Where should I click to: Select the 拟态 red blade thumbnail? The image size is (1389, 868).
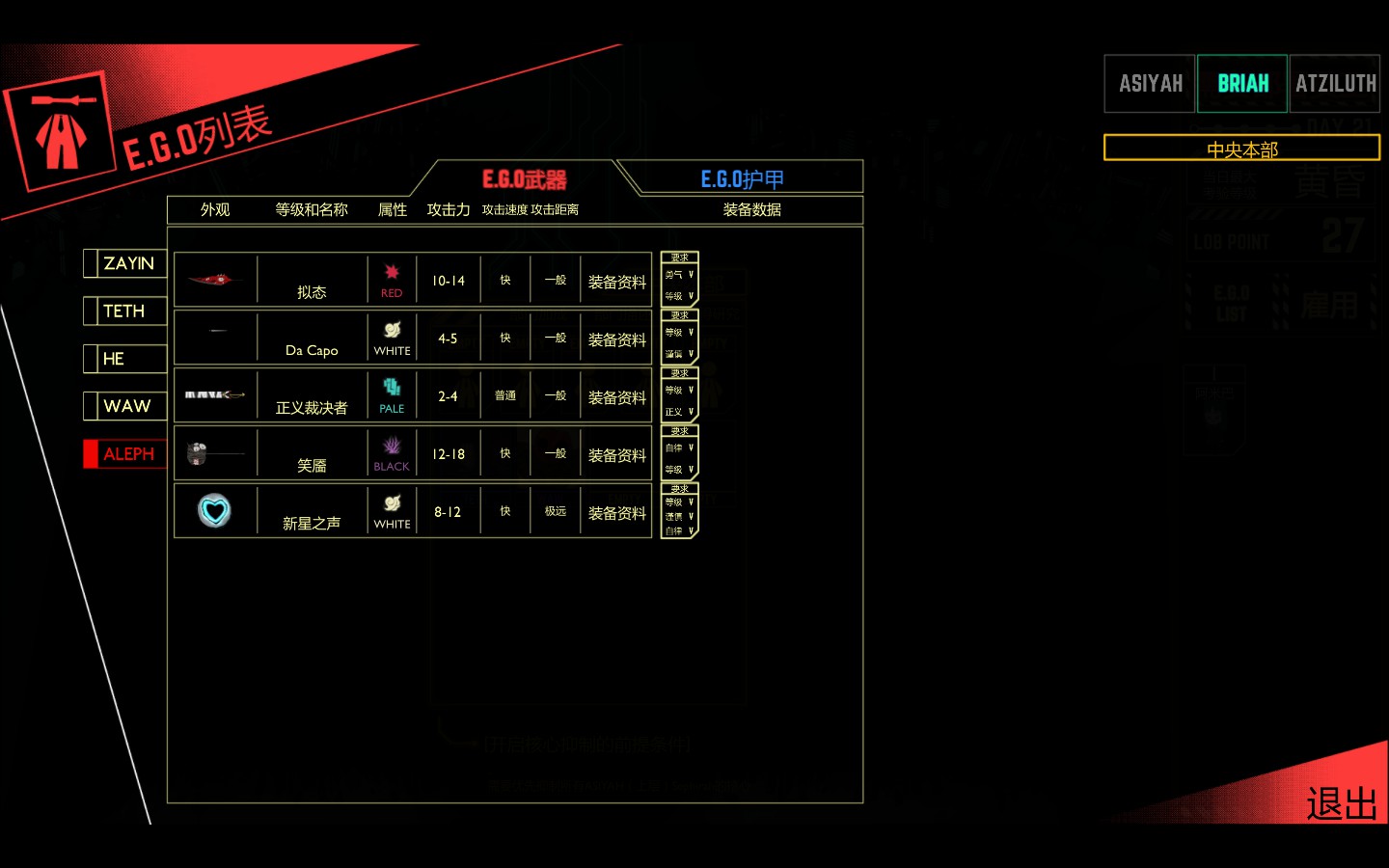[214, 281]
